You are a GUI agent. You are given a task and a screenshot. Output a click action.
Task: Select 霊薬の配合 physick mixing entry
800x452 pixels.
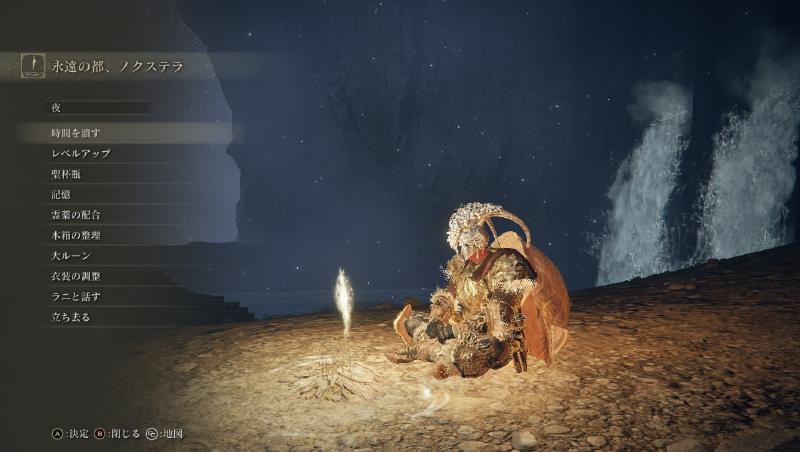click(x=76, y=215)
